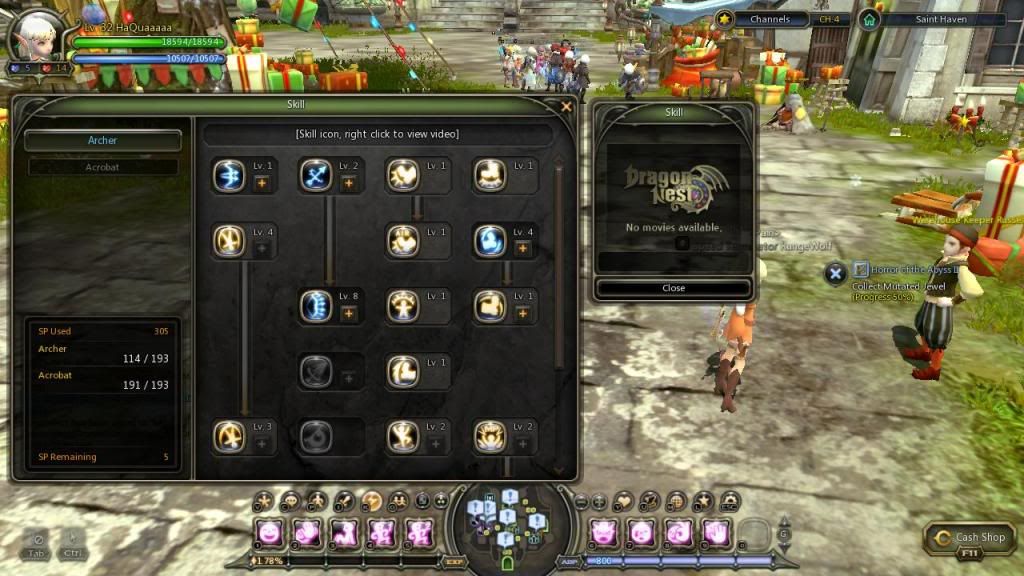
Task: Open the heart icon menu button
Action: click(x=624, y=499)
